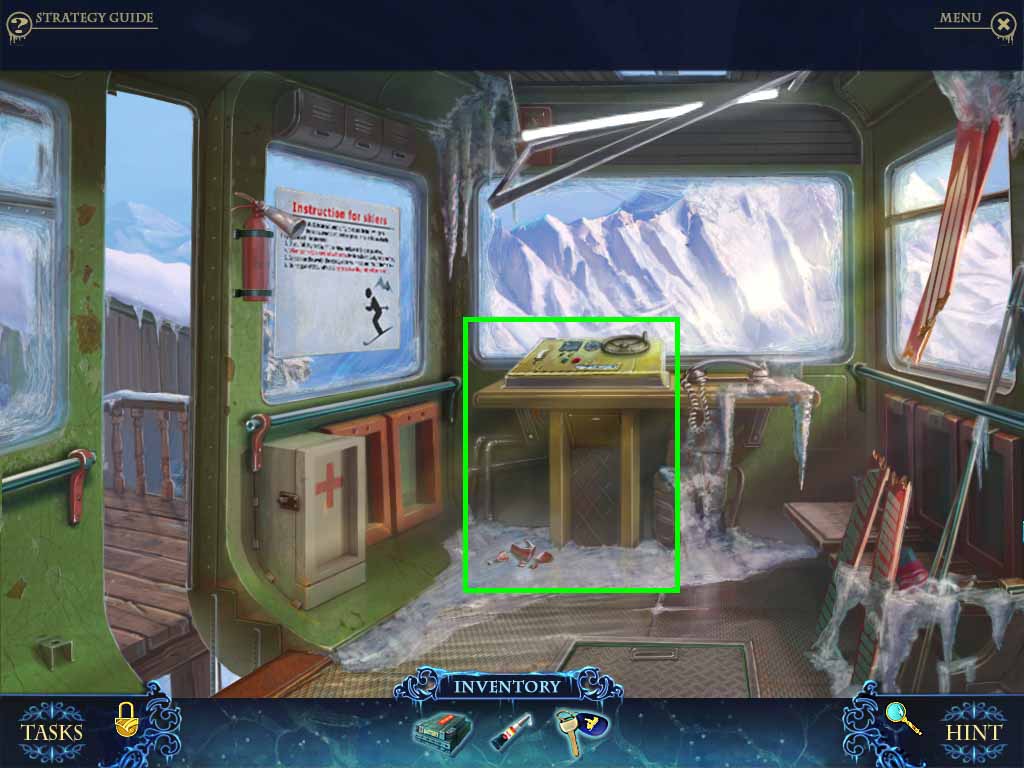
Task: Open the Strategy Guide
Action: [95, 18]
